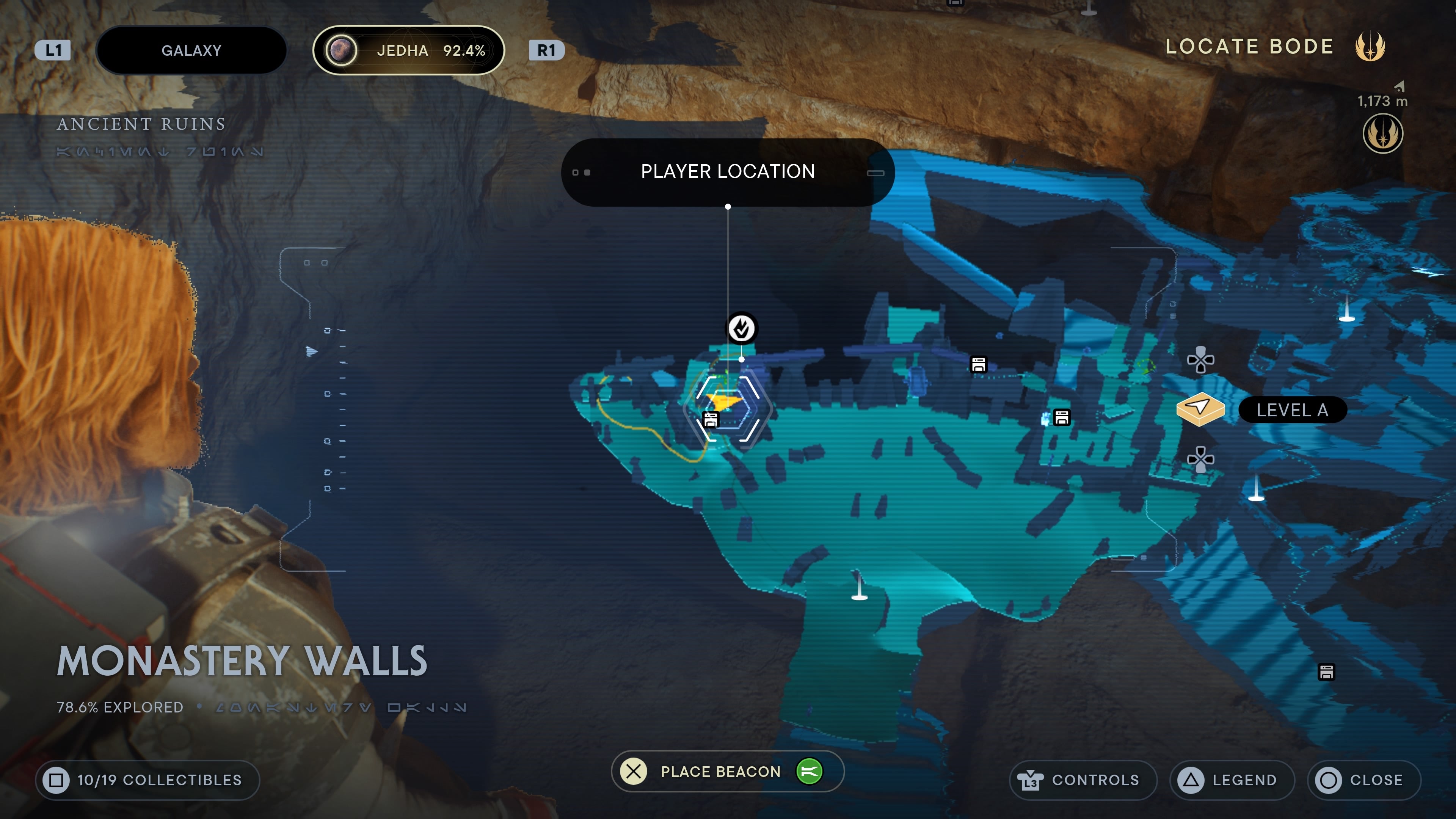
Task: Click the meditation point marker with checkmark
Action: click(x=741, y=328)
